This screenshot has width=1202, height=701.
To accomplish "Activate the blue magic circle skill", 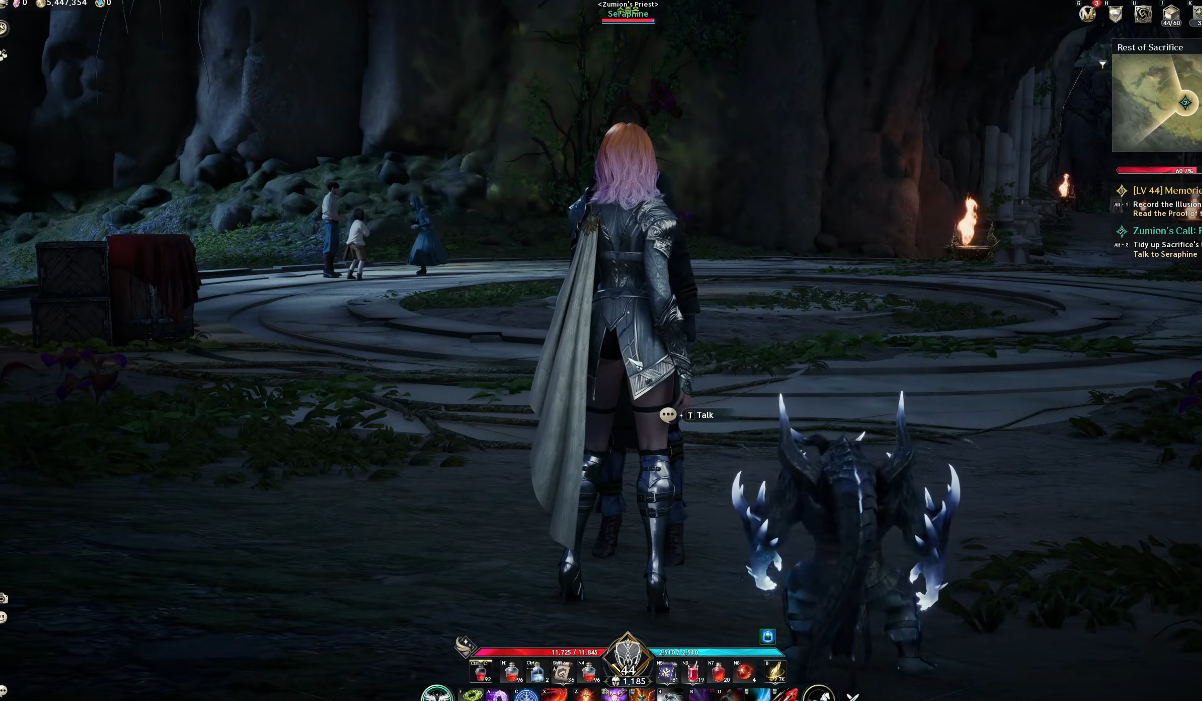I will [525, 694].
